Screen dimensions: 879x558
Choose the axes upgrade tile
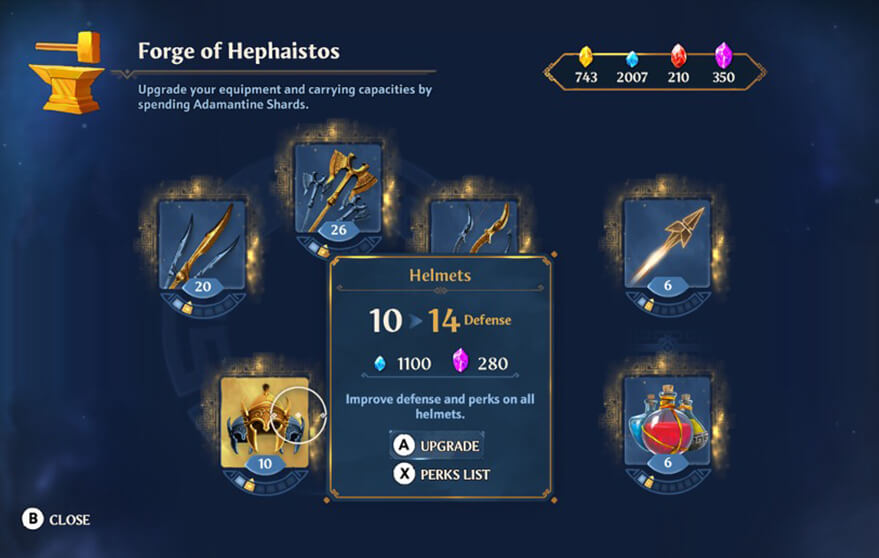(338, 190)
